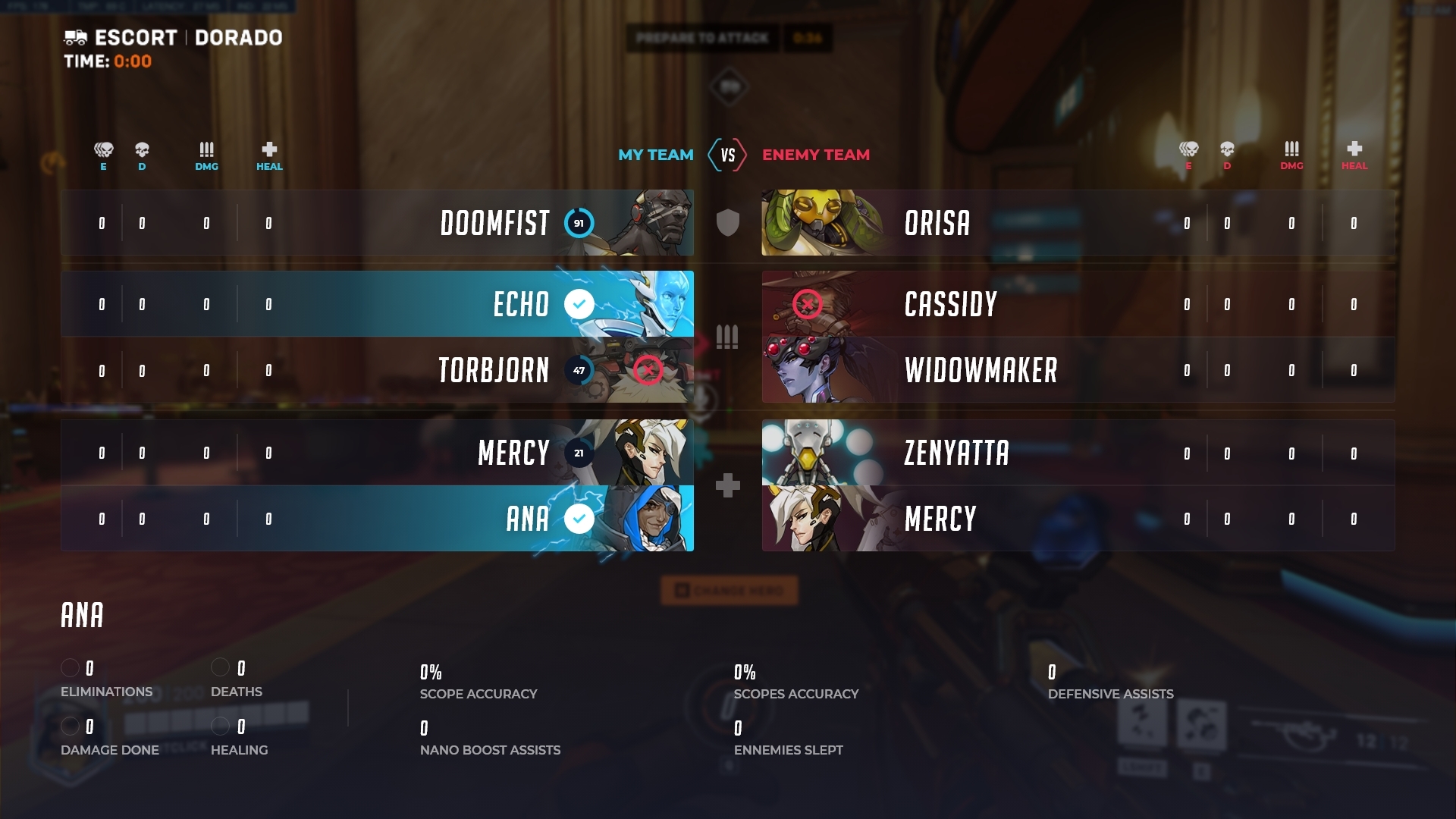This screenshot has height=819, width=1456.
Task: Click the eliminations circle in Ana's stats panel
Action: pos(72,668)
